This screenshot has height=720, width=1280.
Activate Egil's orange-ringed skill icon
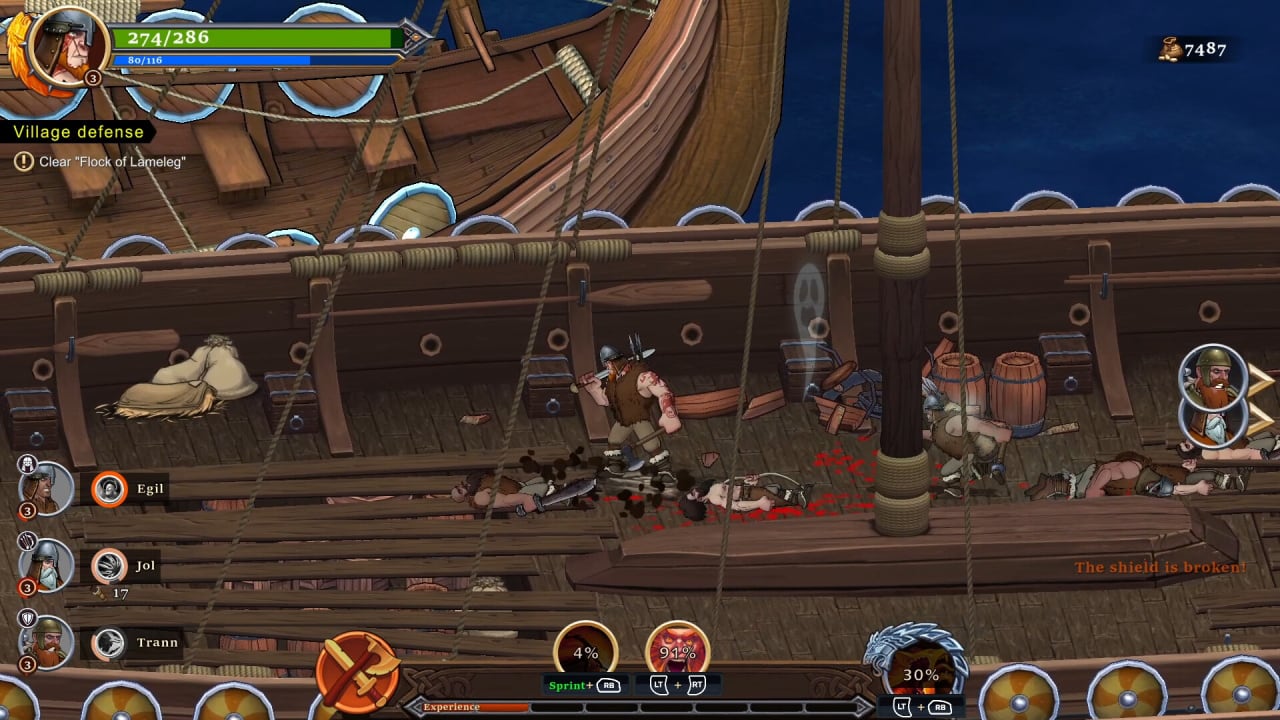tap(109, 489)
